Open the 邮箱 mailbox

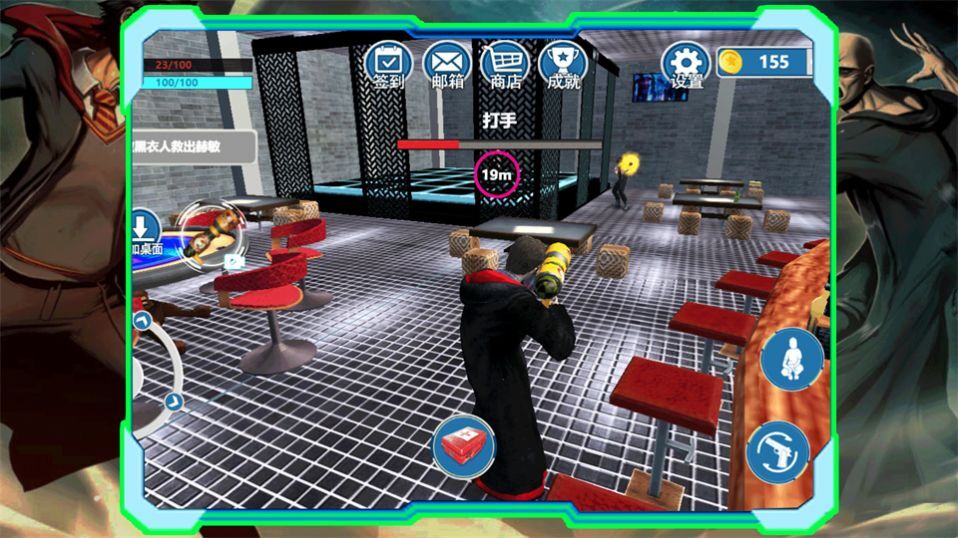click(x=447, y=64)
